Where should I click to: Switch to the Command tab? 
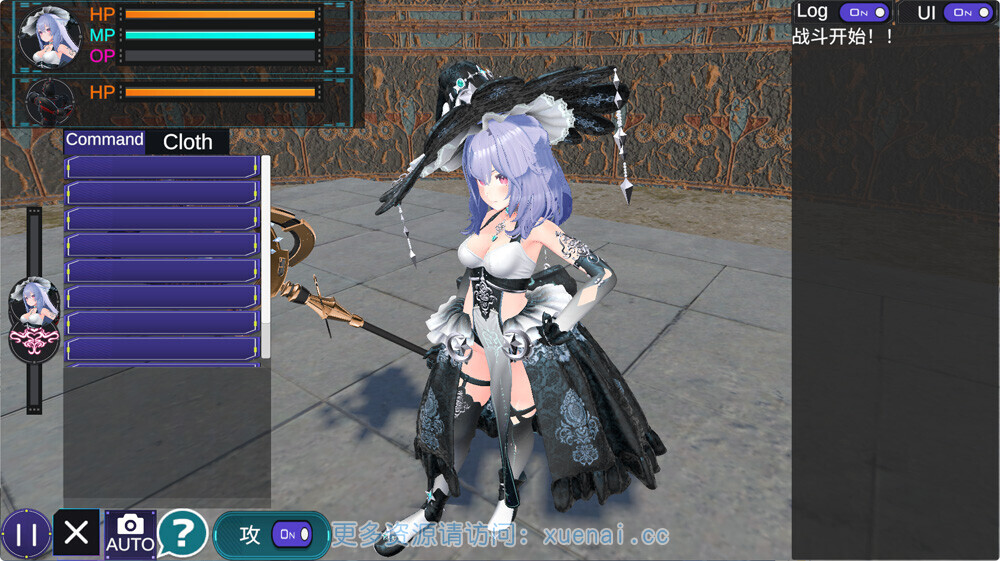(x=105, y=141)
